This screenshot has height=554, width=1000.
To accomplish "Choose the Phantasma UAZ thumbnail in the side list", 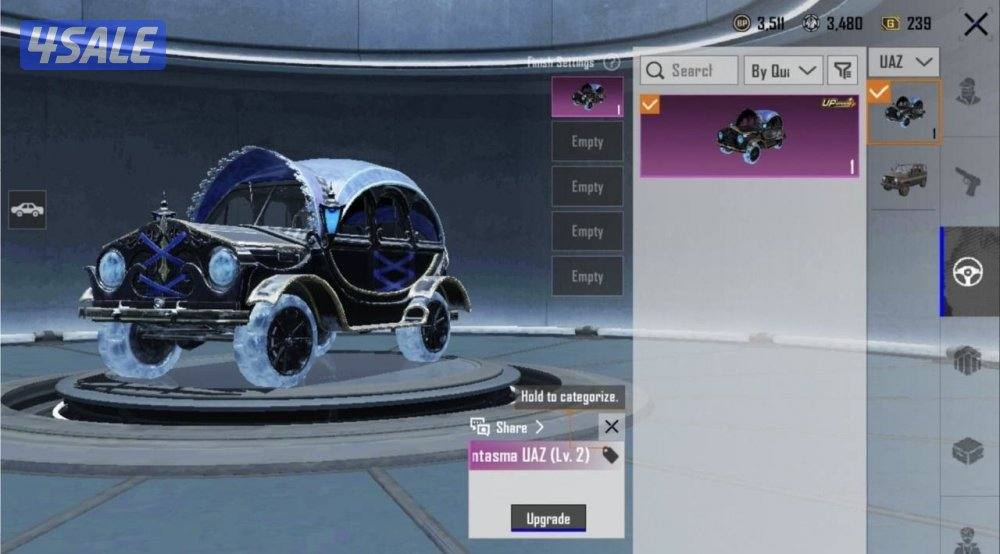I will [x=903, y=113].
